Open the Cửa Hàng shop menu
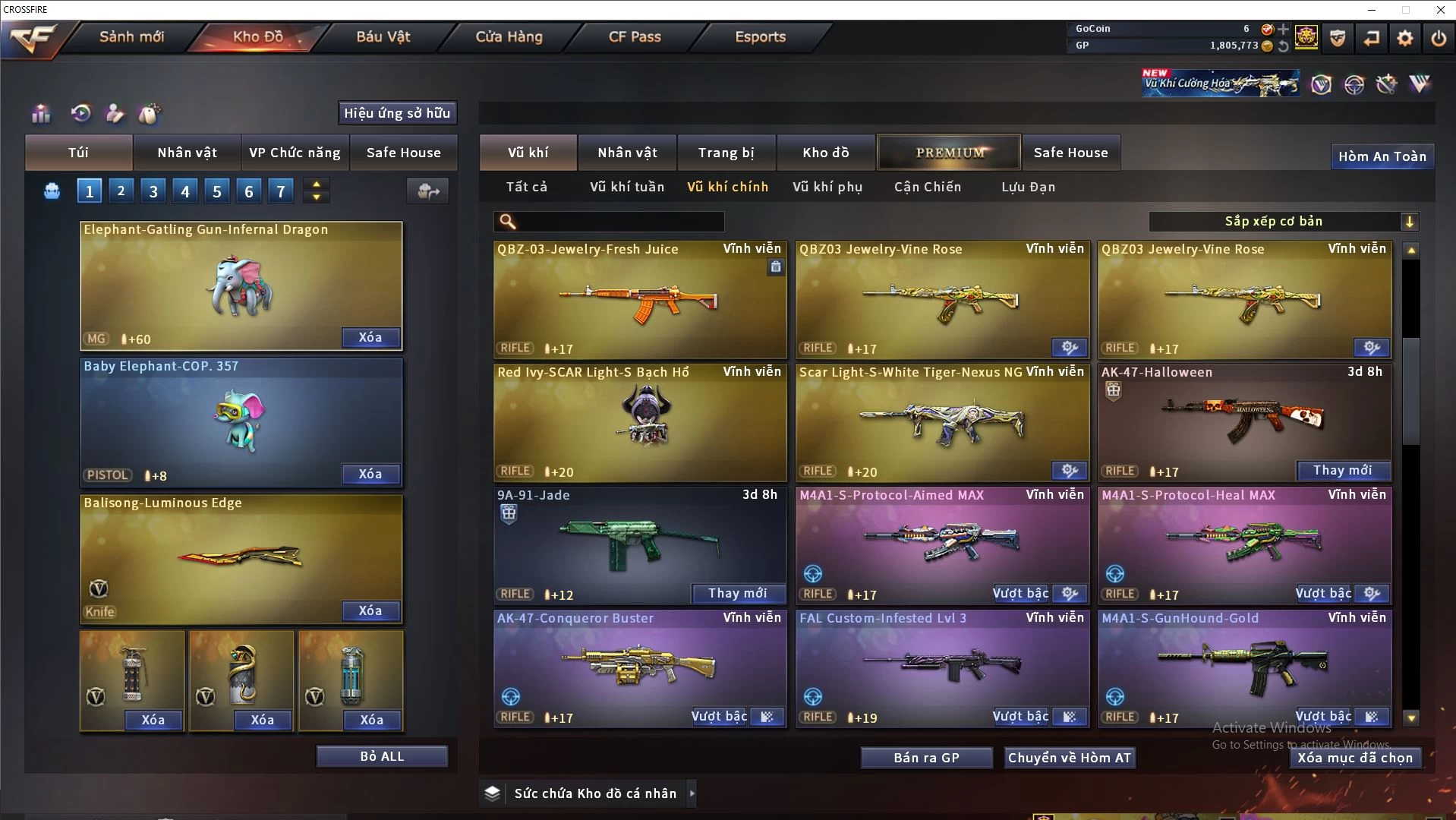The height and width of the screenshot is (820, 1456). (509, 36)
